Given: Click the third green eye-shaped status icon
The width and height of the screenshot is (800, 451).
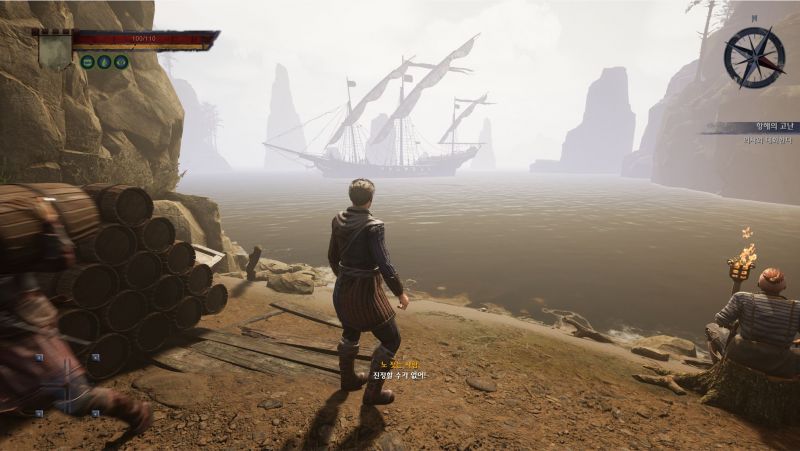Looking at the screenshot, I should (x=121, y=62).
